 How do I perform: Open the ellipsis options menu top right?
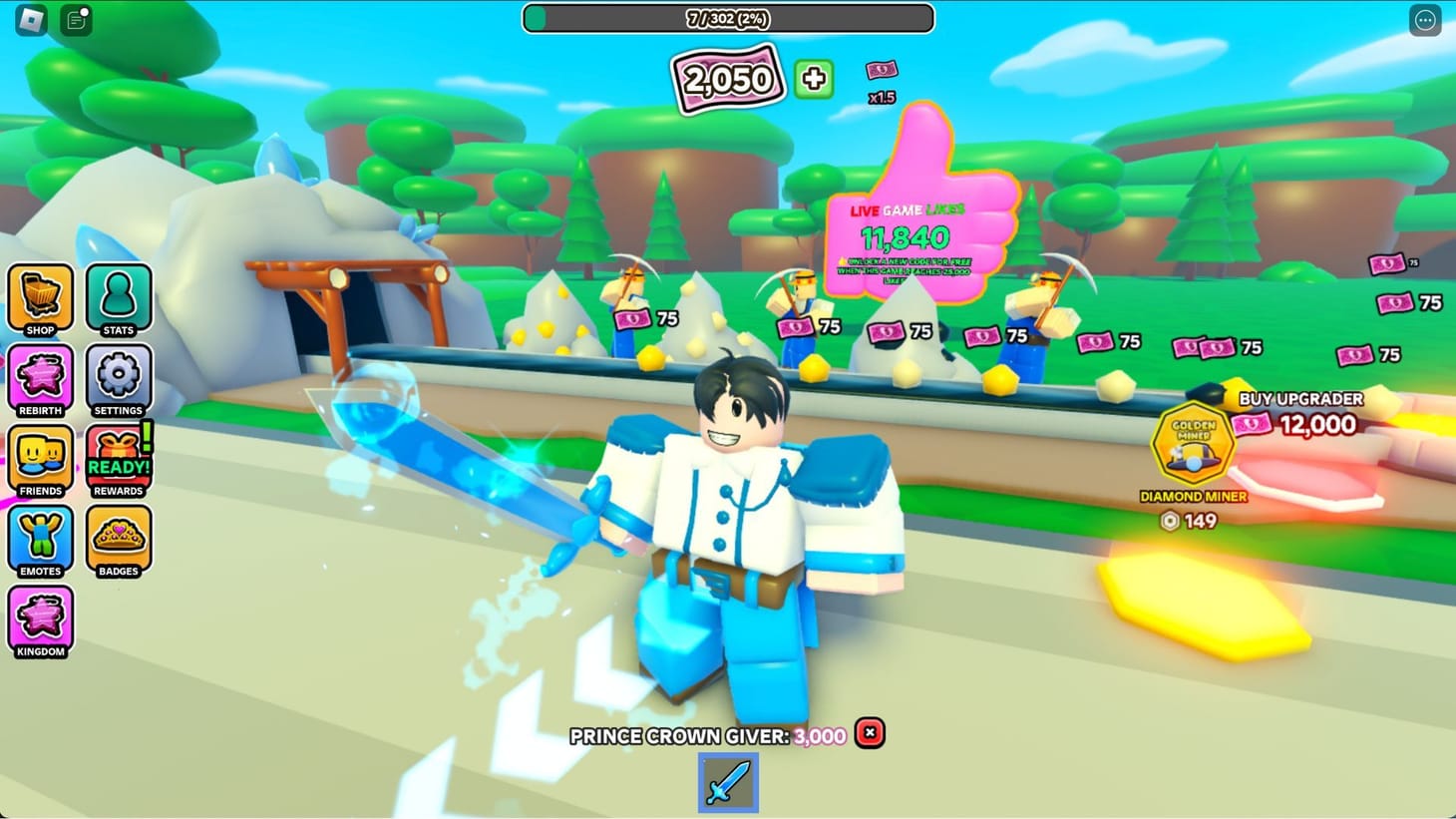tap(1424, 20)
